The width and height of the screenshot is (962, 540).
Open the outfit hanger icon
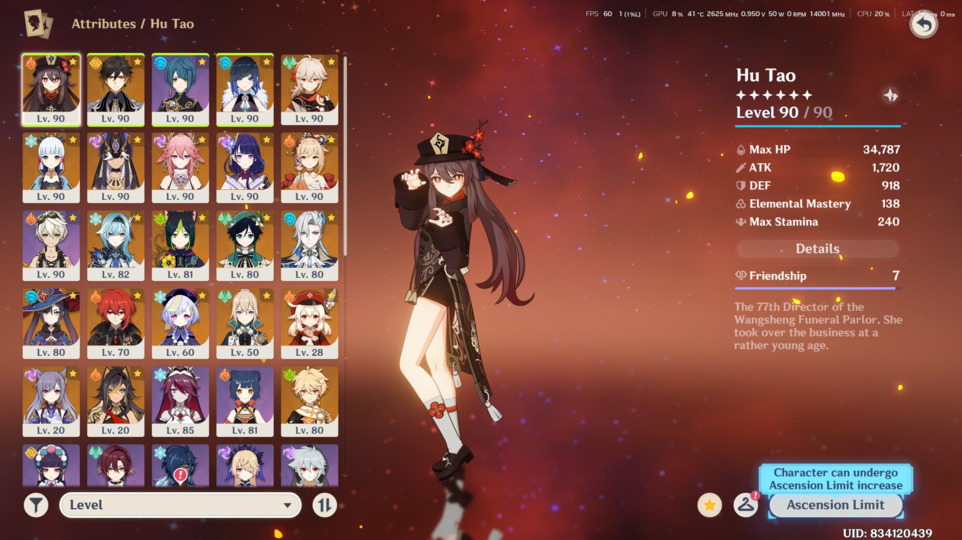pyautogui.click(x=745, y=505)
